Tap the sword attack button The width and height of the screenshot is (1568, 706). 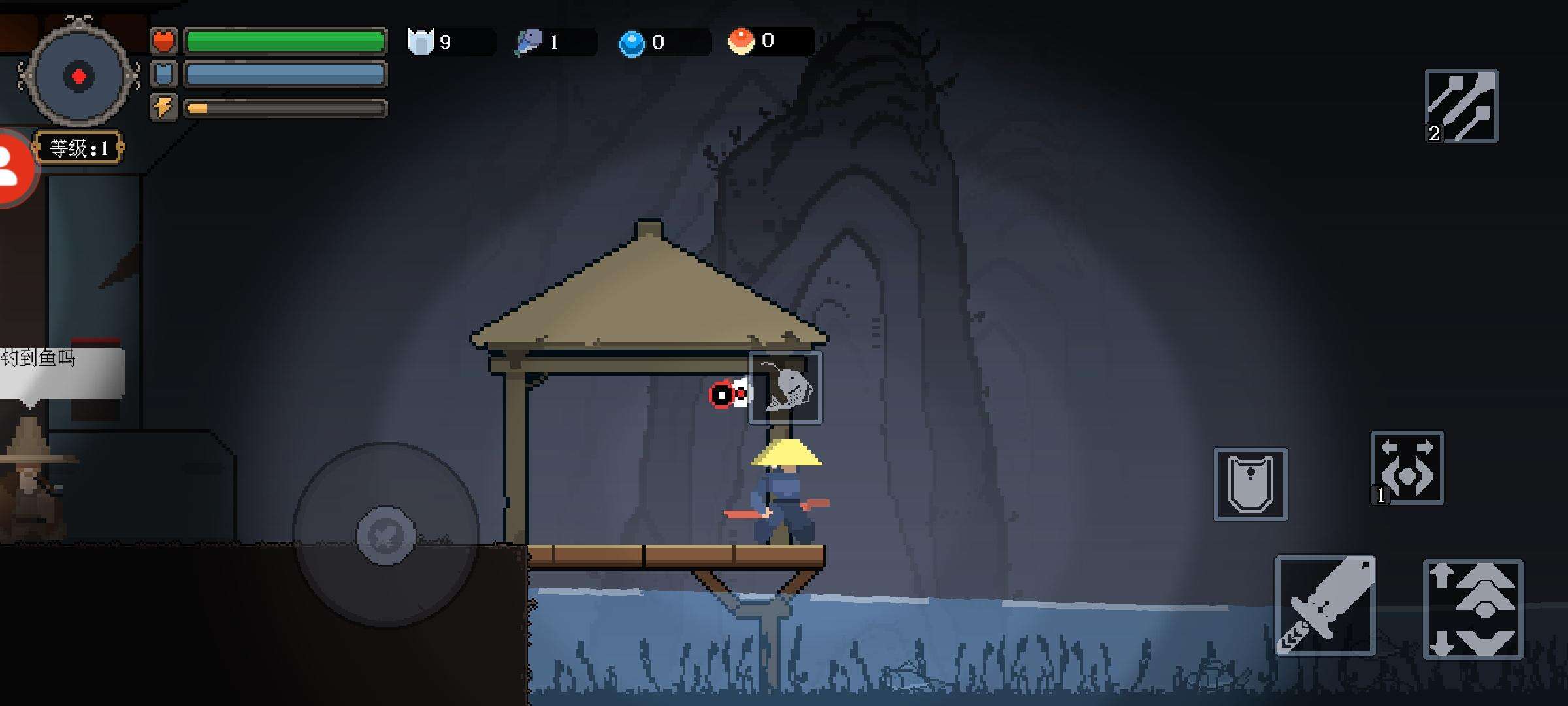(x=1325, y=605)
